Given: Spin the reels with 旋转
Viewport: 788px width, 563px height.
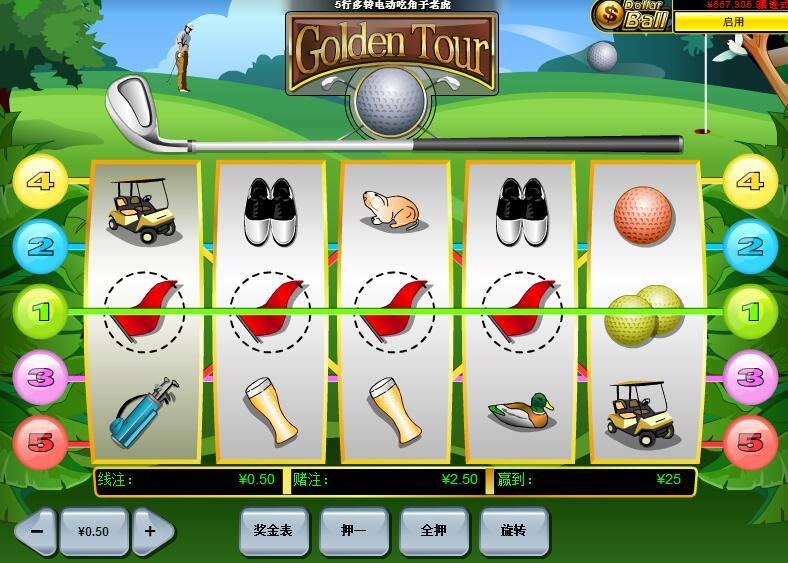Looking at the screenshot, I should coord(514,530).
